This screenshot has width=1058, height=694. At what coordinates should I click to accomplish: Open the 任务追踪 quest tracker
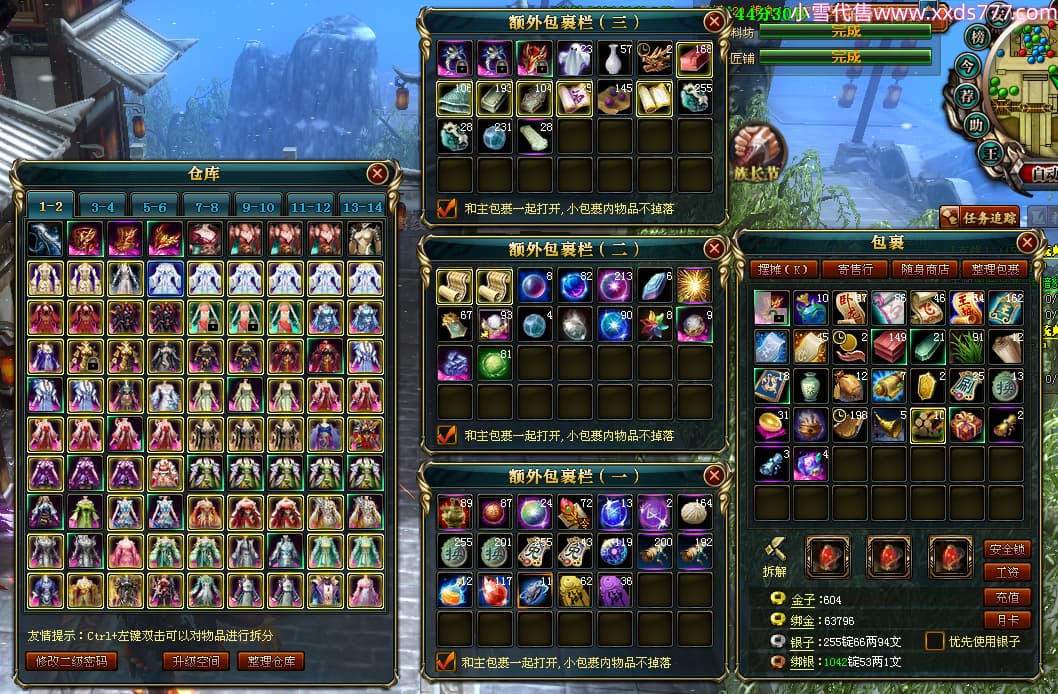(x=980, y=217)
